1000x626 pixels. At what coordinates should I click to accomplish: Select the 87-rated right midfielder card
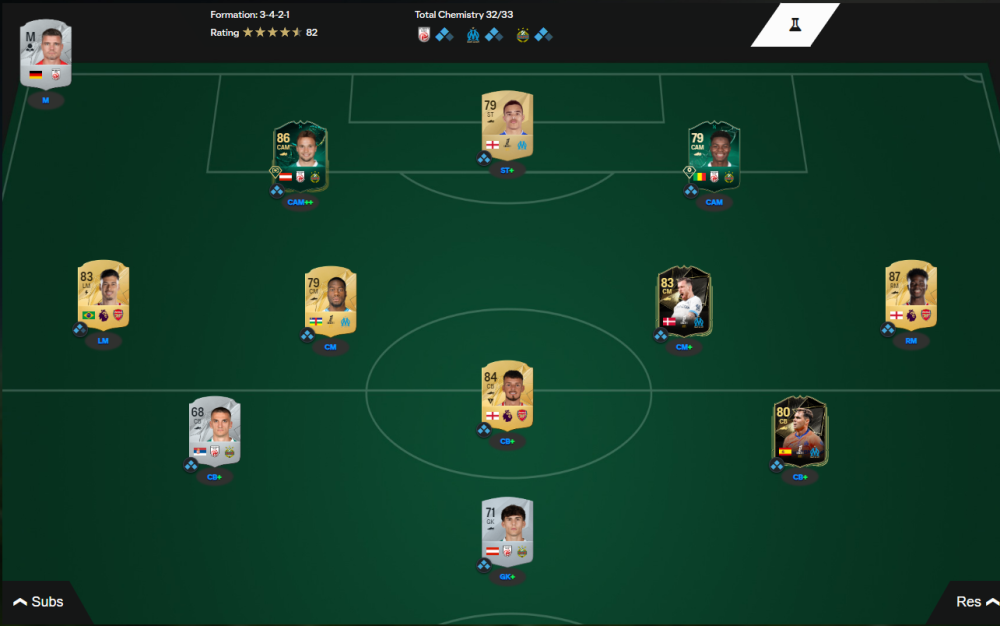click(911, 294)
